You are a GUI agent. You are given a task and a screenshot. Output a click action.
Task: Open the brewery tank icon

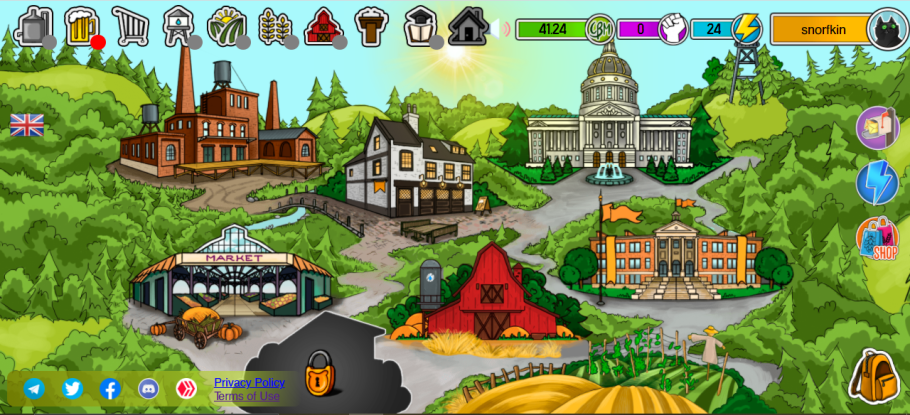(x=32, y=26)
